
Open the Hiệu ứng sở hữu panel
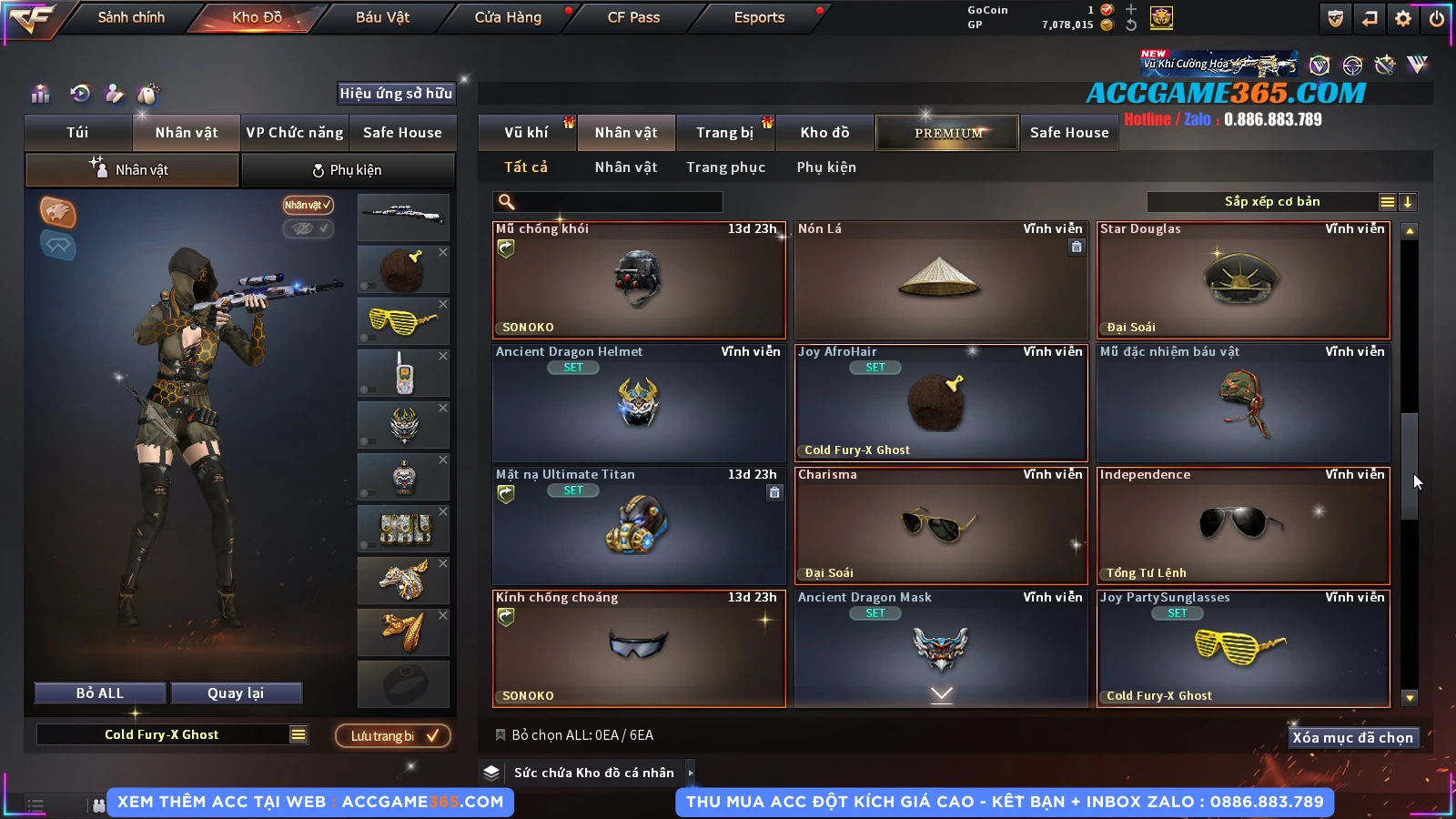point(396,93)
